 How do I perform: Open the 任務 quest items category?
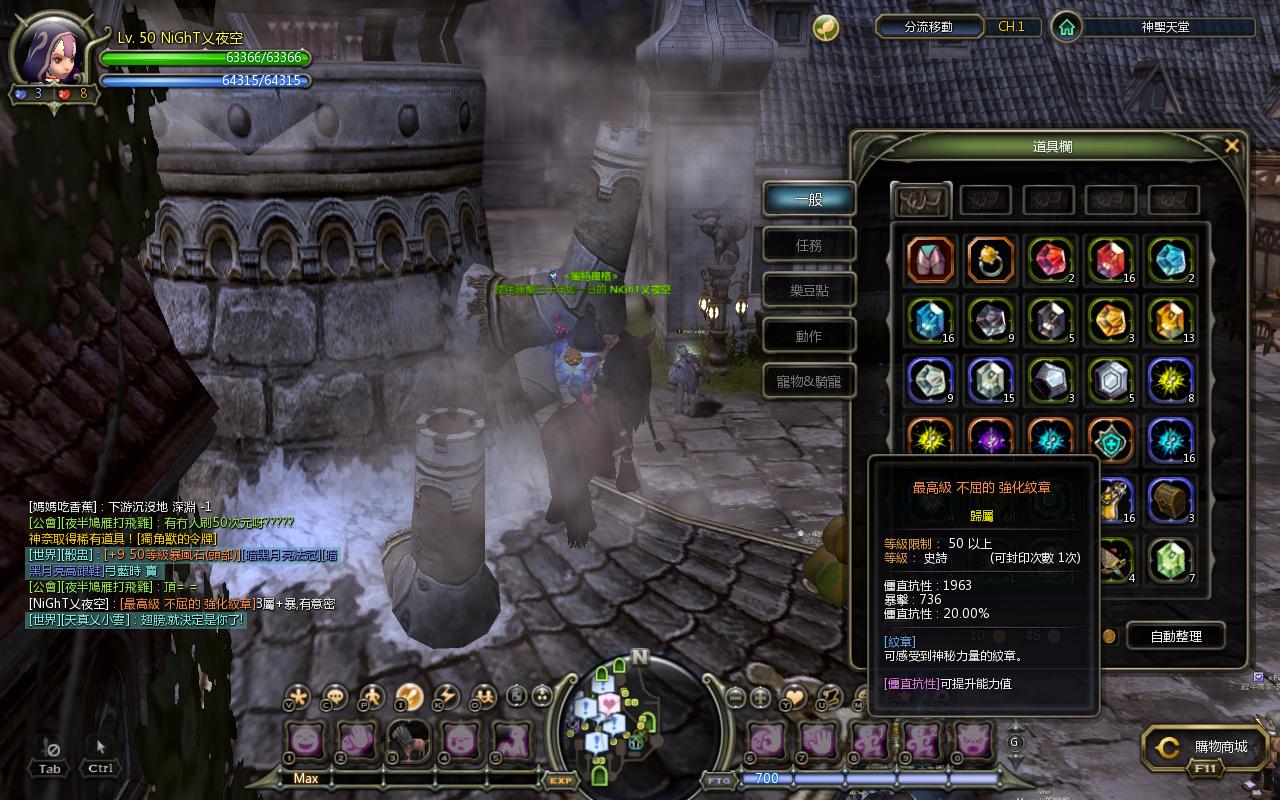[809, 245]
